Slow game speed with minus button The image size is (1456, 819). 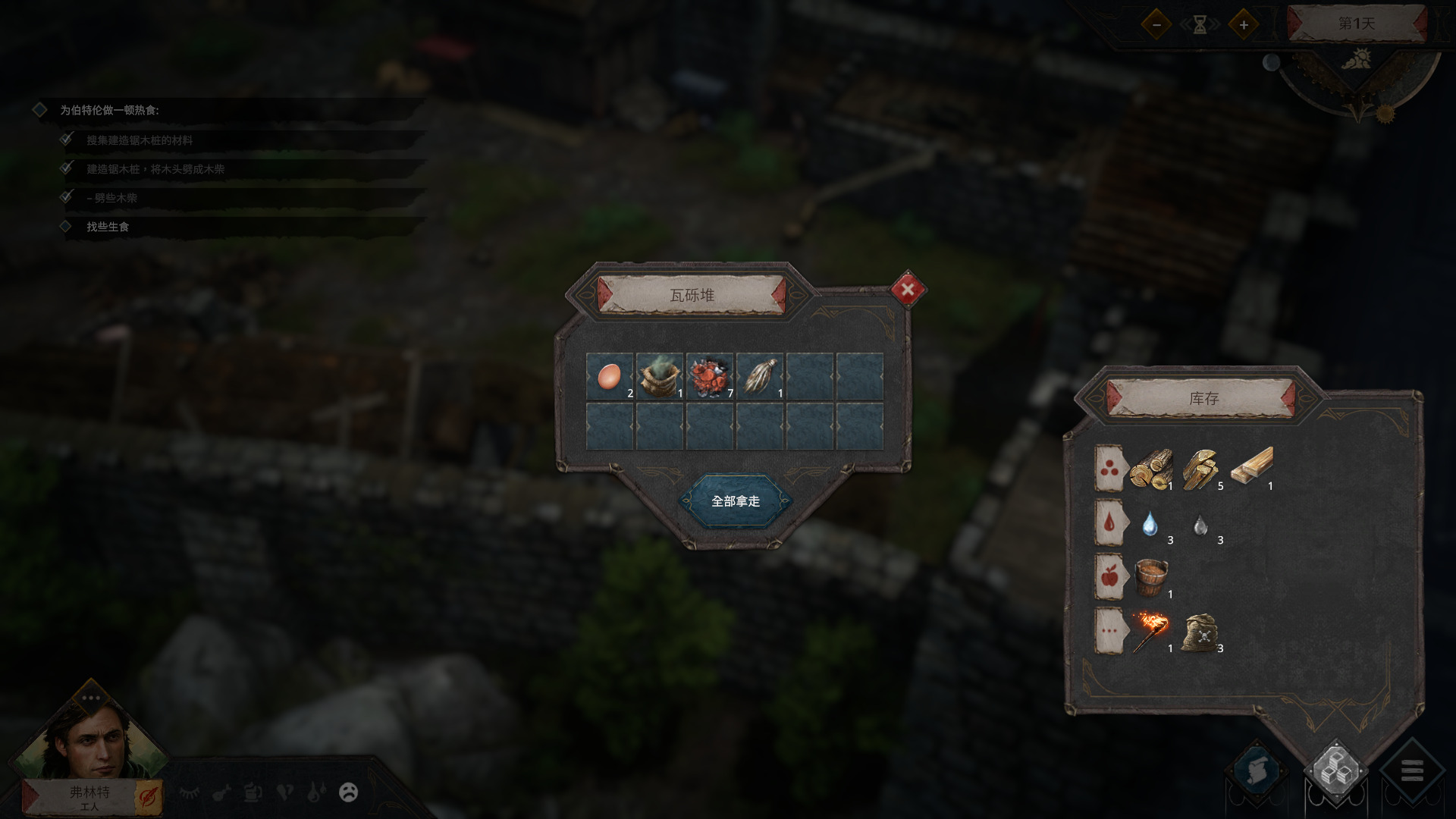(x=1156, y=24)
